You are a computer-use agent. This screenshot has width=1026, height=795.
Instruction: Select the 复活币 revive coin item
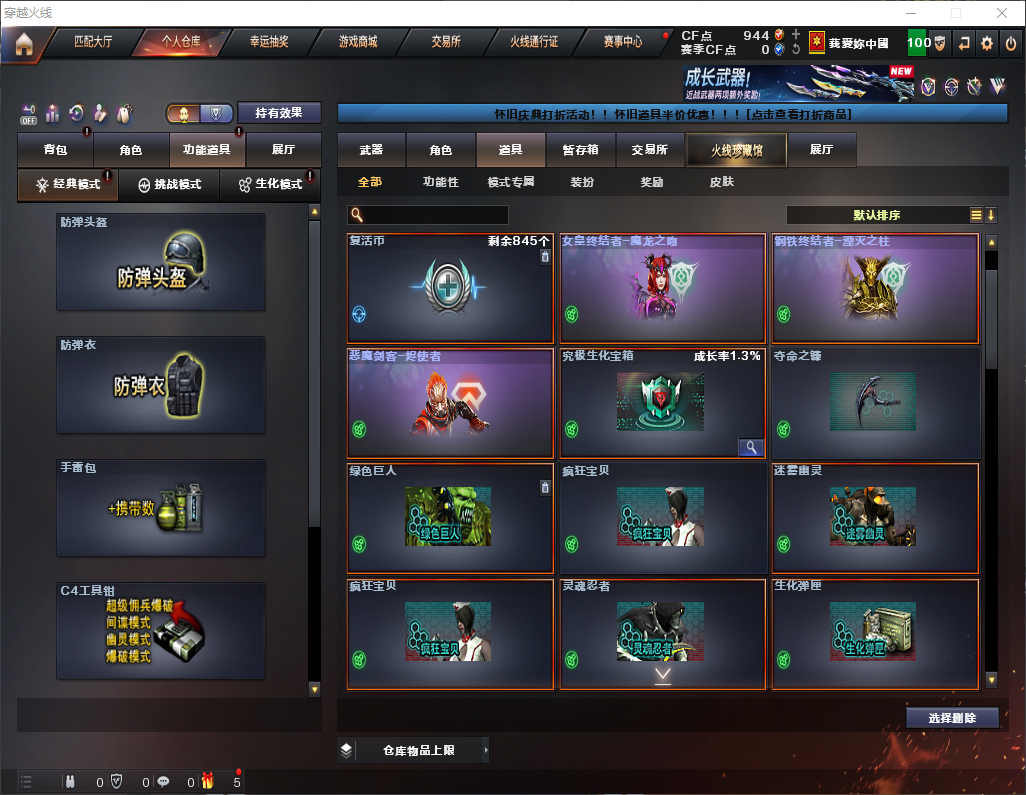click(450, 289)
